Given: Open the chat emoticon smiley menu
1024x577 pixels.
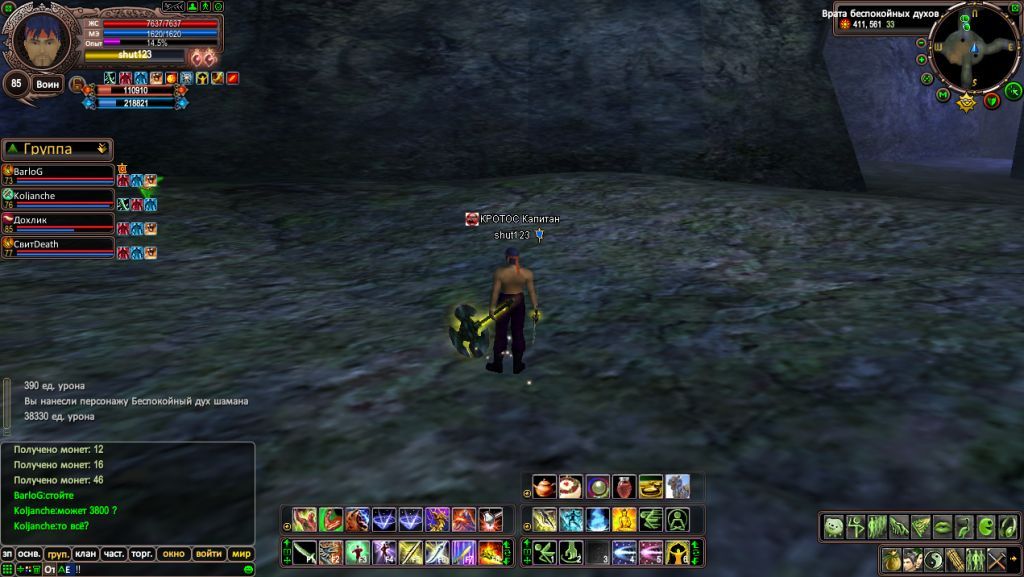Looking at the screenshot, I should tap(247, 569).
